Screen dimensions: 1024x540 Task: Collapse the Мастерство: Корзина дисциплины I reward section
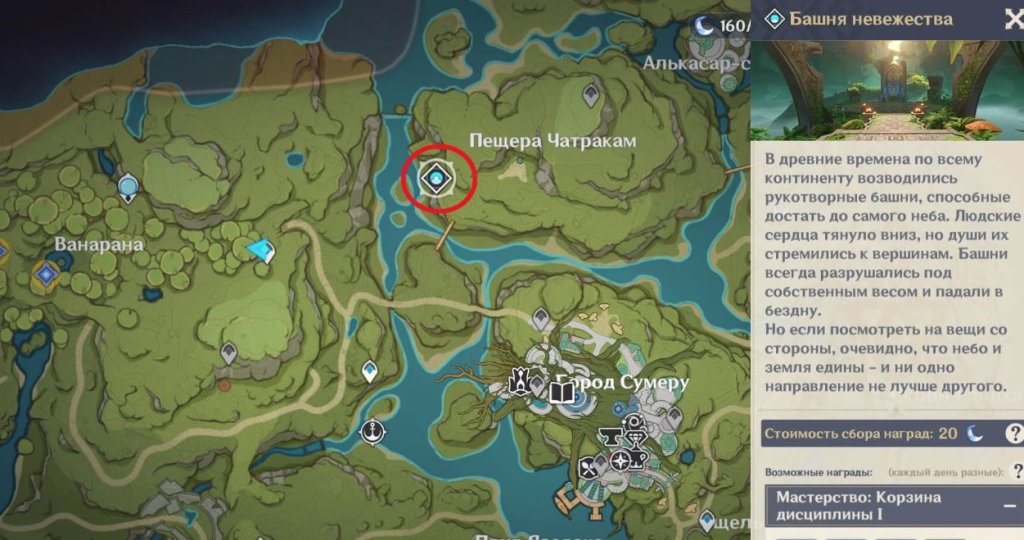tap(1010, 506)
